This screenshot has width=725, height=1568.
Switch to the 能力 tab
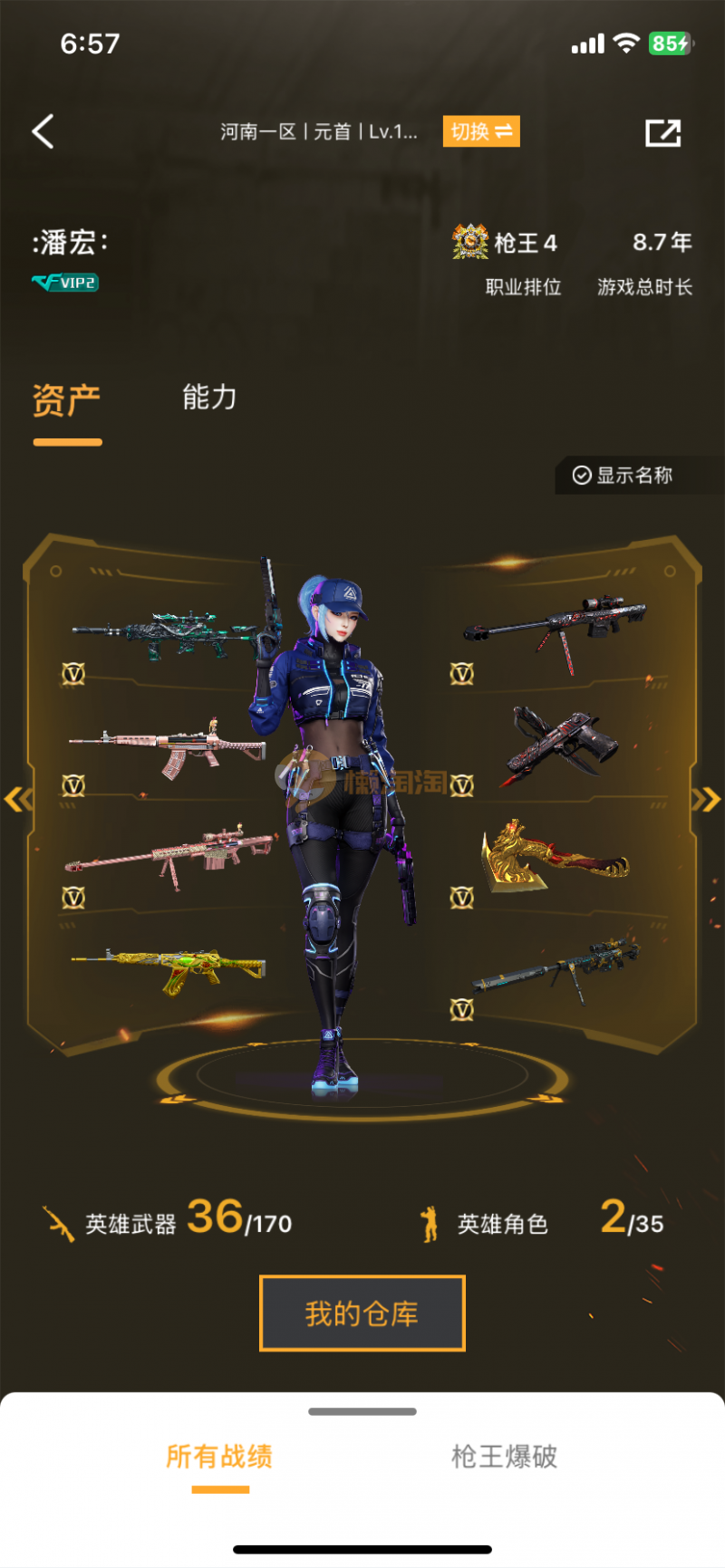pos(209,397)
